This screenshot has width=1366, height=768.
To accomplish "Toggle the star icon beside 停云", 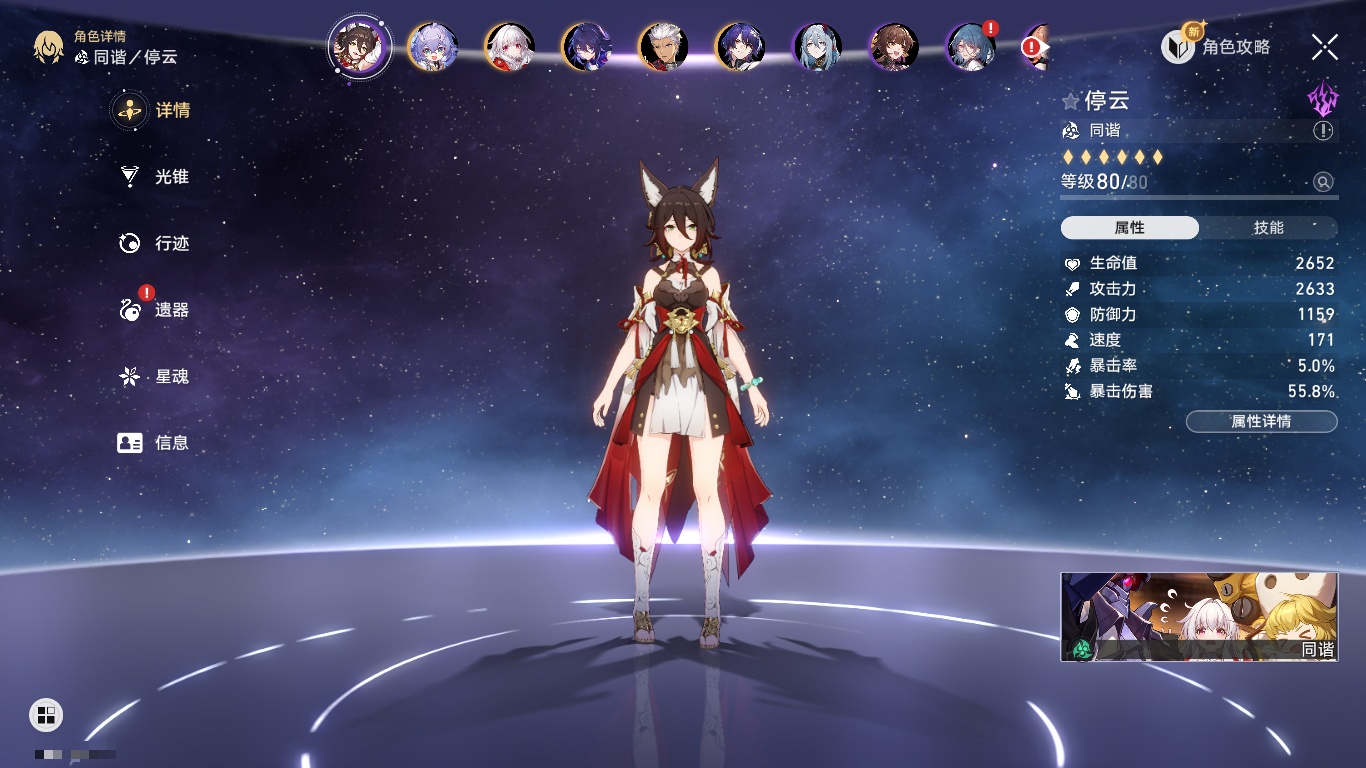I will (x=1071, y=101).
